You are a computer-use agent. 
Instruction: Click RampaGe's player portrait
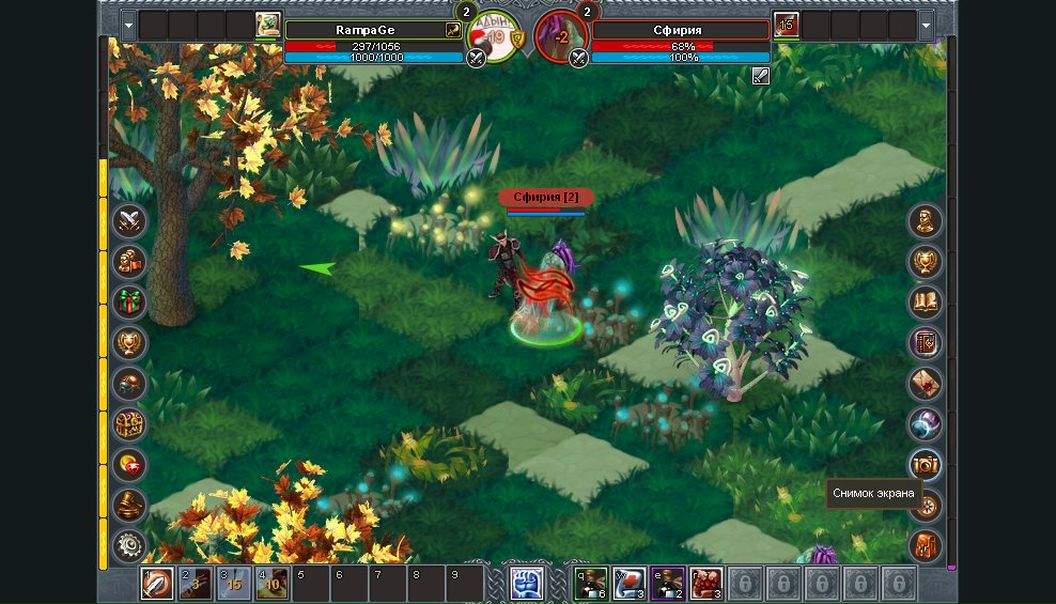click(268, 24)
